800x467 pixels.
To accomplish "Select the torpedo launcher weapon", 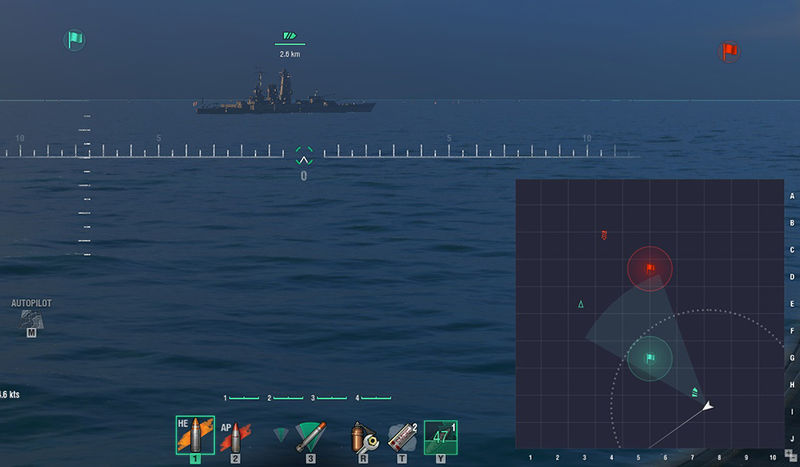I will [x=310, y=435].
